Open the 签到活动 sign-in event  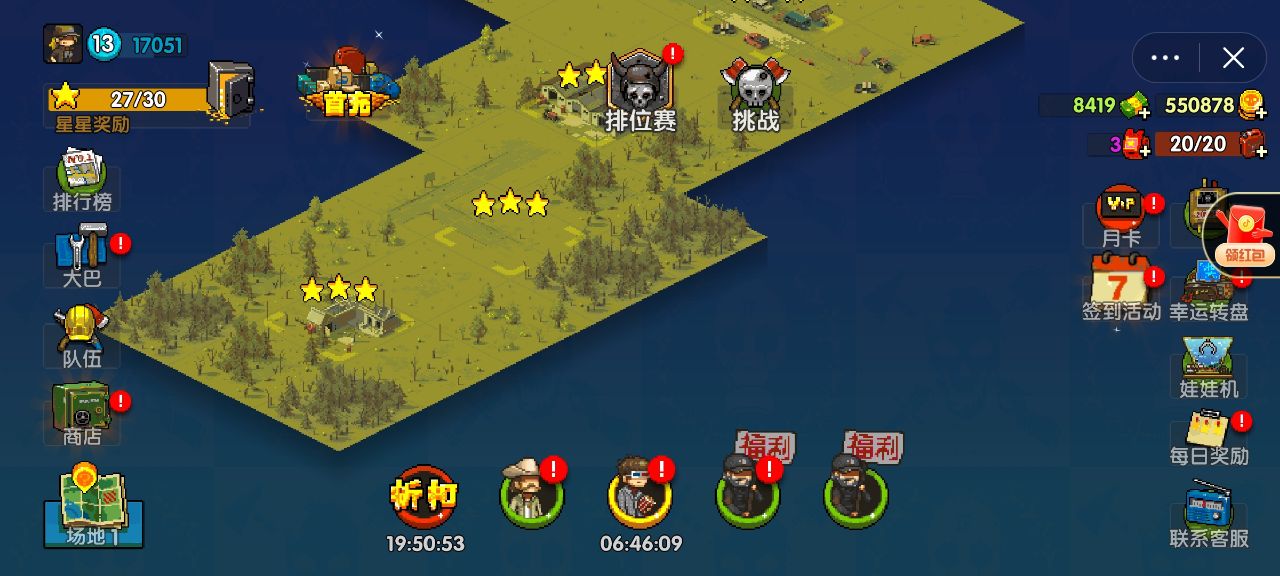1120,287
